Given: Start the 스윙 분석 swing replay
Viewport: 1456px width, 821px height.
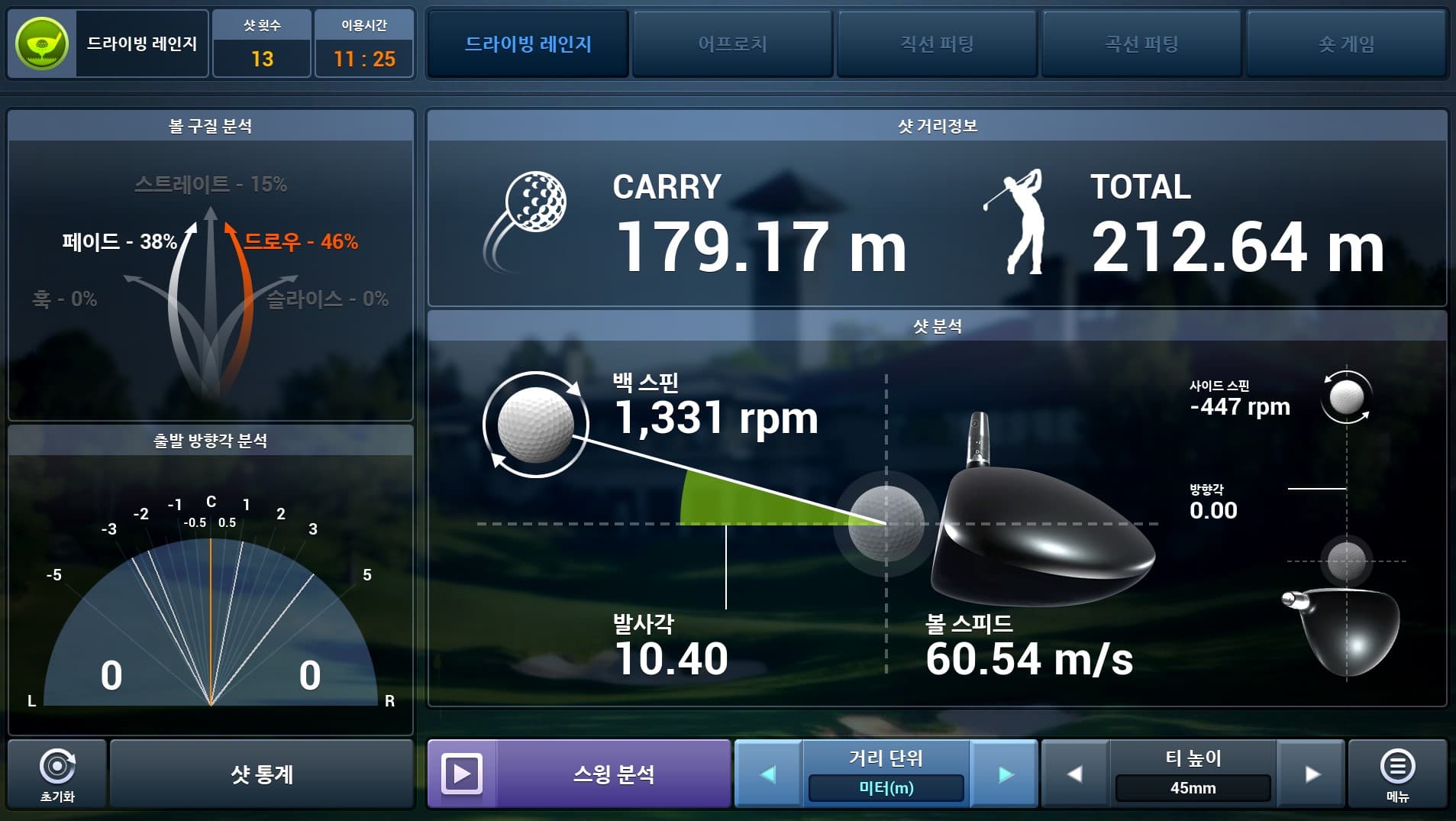Looking at the screenshot, I should pyautogui.click(x=579, y=774).
